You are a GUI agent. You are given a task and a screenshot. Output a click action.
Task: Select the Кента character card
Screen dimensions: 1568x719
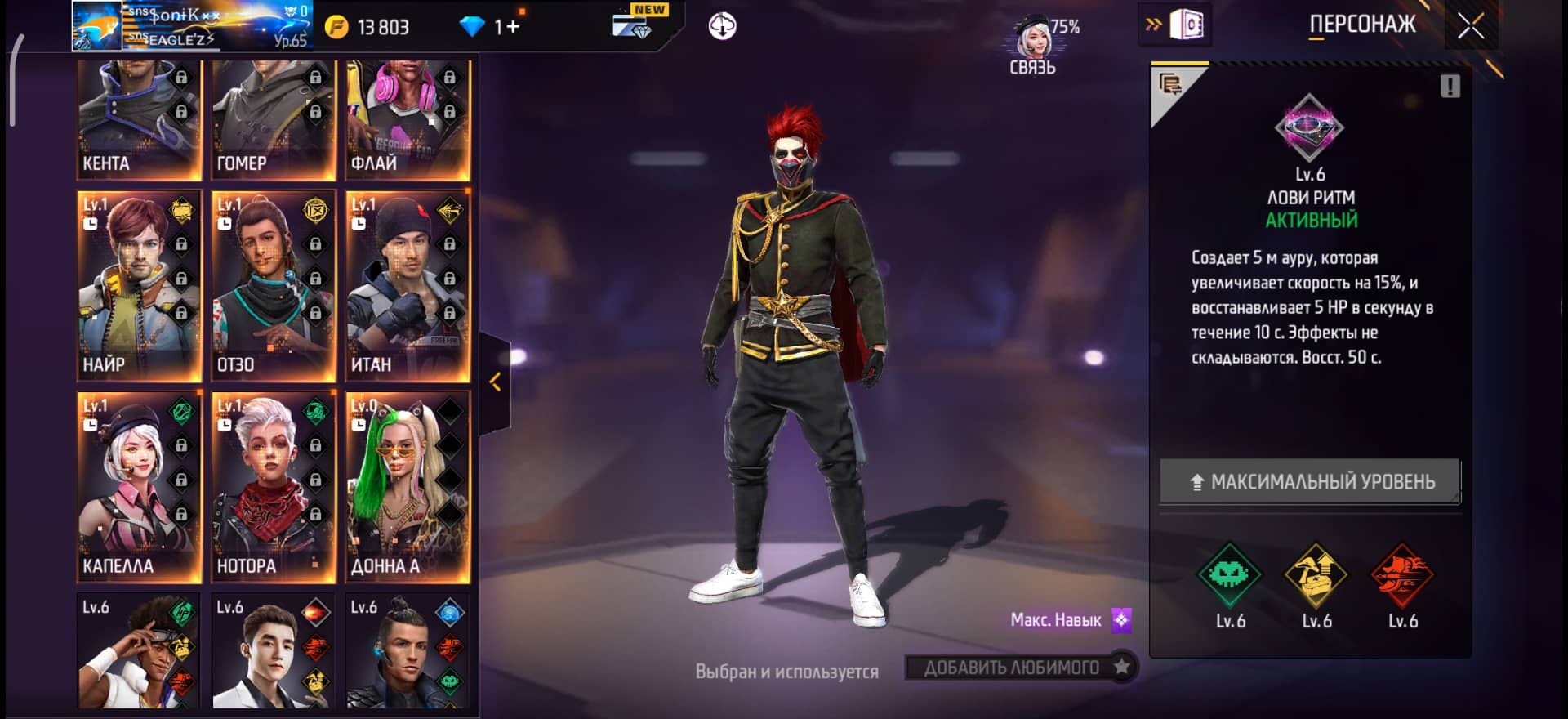coord(139,118)
